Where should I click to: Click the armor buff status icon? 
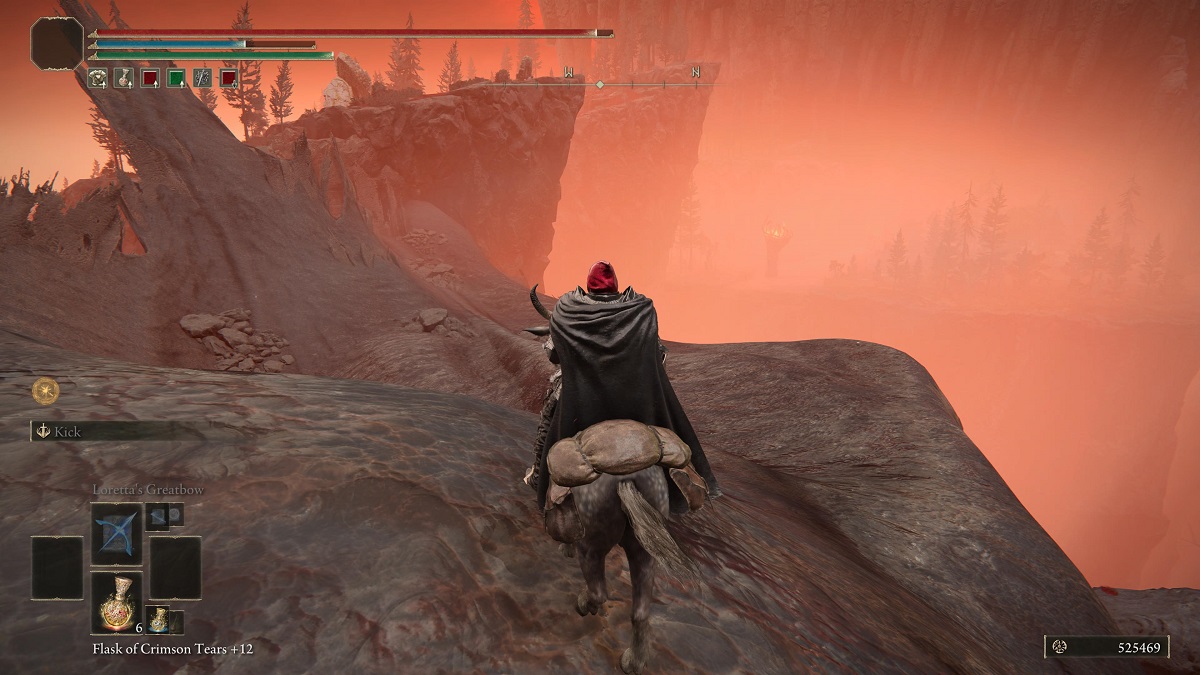click(98, 77)
